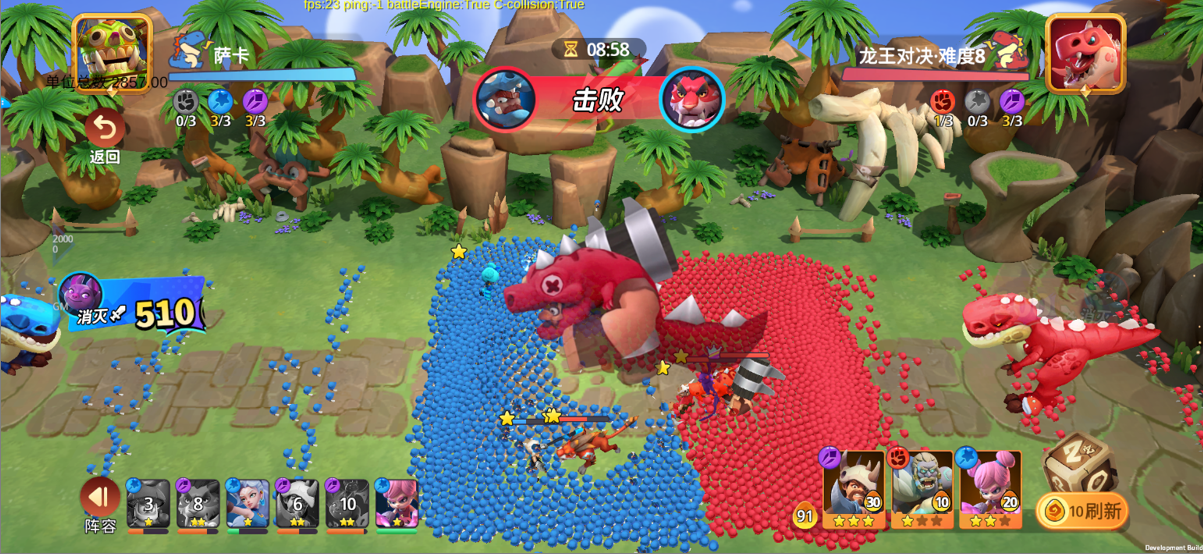1203x554 pixels.
Task: Tap the red tiger portrait beside 击败
Action: 692,99
